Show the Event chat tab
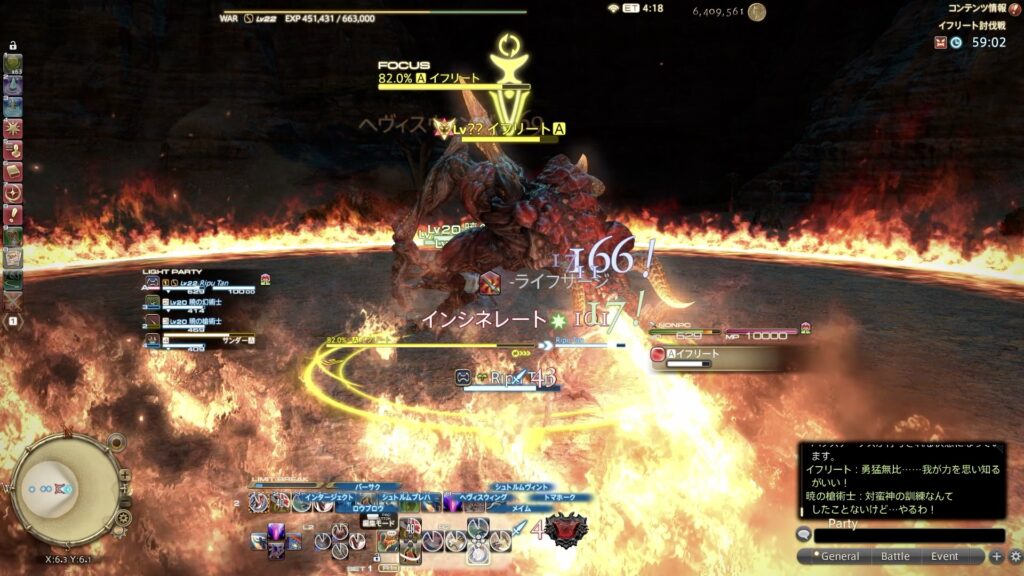The height and width of the screenshot is (576, 1024). tap(944, 556)
